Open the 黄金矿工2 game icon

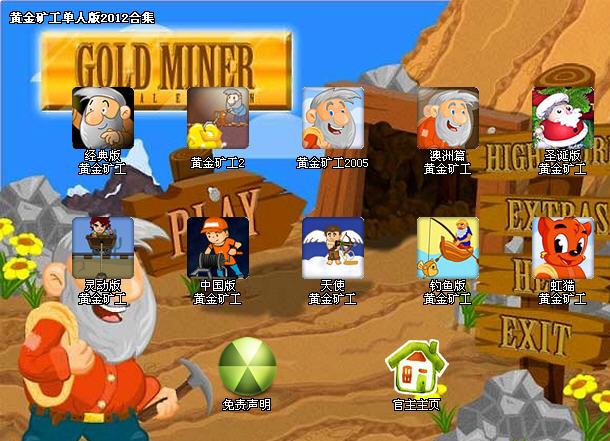coord(218,118)
